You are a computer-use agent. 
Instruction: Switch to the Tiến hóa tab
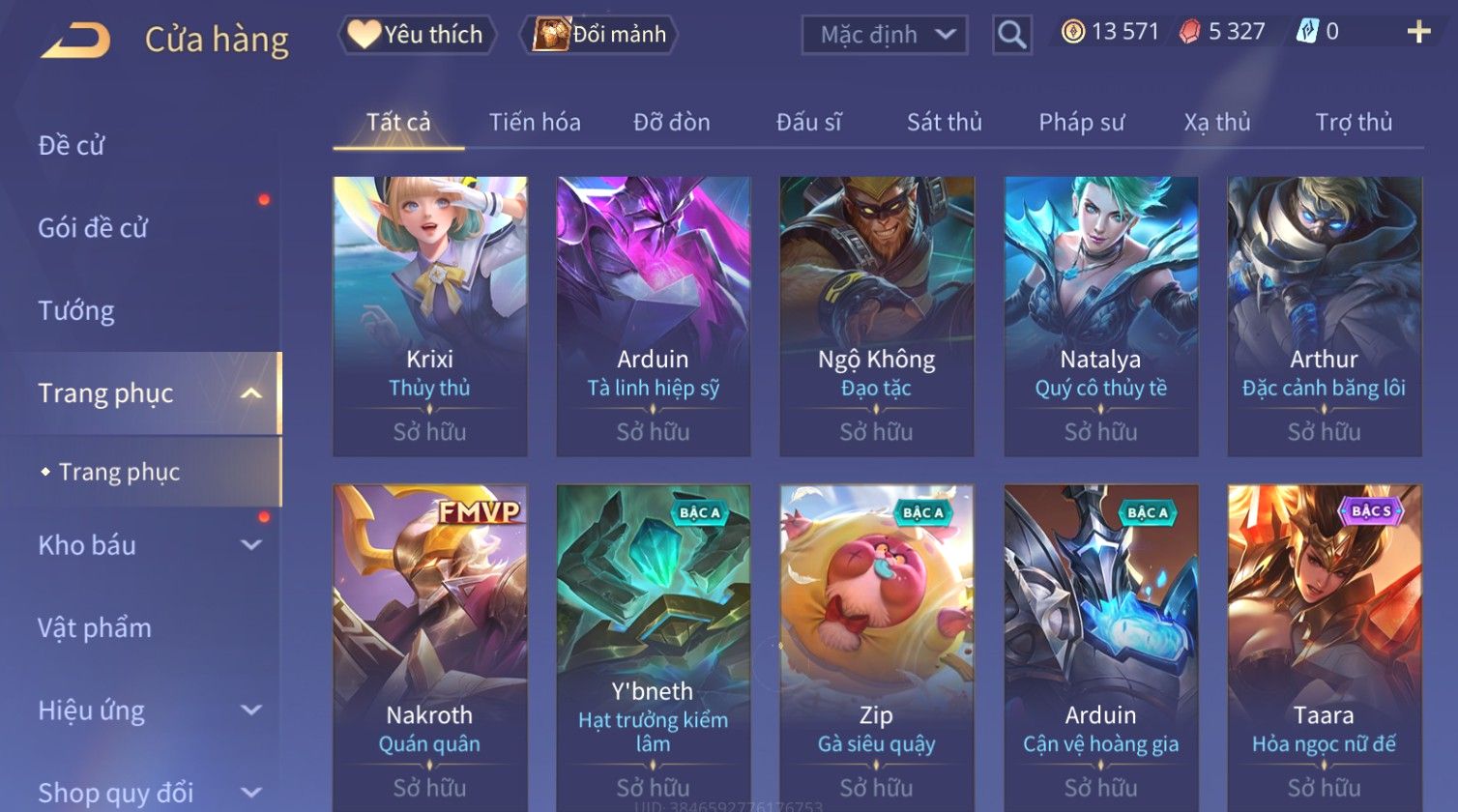535,123
